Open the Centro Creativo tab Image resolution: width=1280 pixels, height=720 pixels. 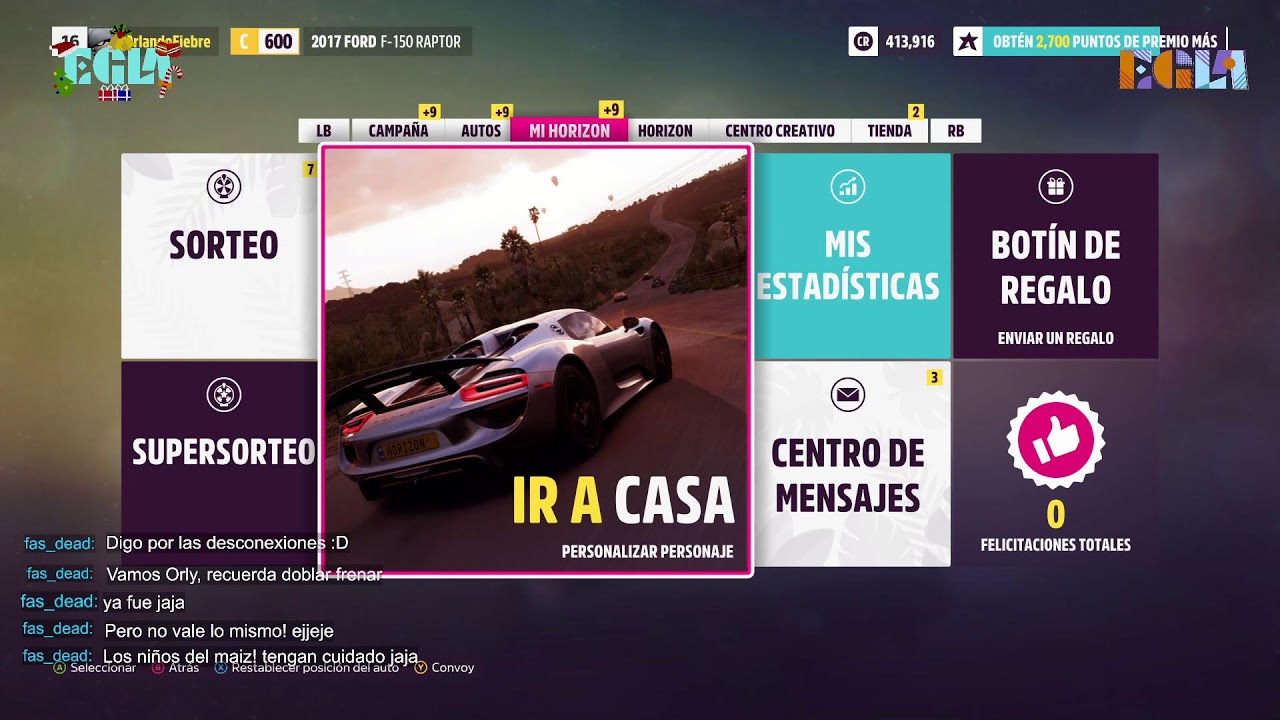[780, 131]
